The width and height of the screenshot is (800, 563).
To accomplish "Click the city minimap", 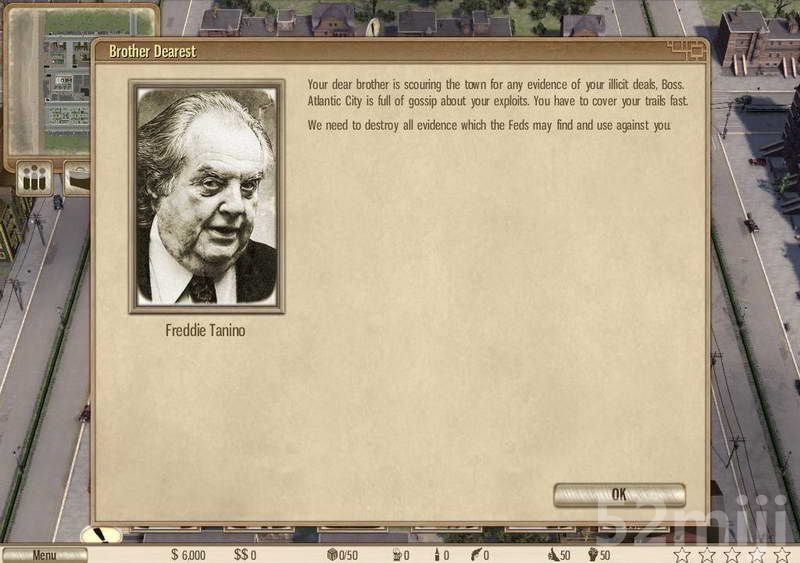I will pos(50,80).
